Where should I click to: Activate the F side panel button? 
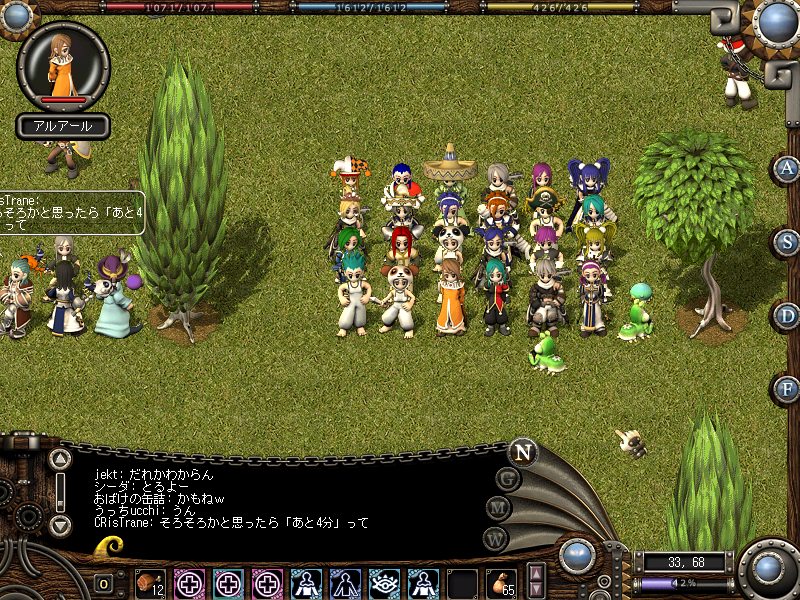pyautogui.click(x=788, y=389)
